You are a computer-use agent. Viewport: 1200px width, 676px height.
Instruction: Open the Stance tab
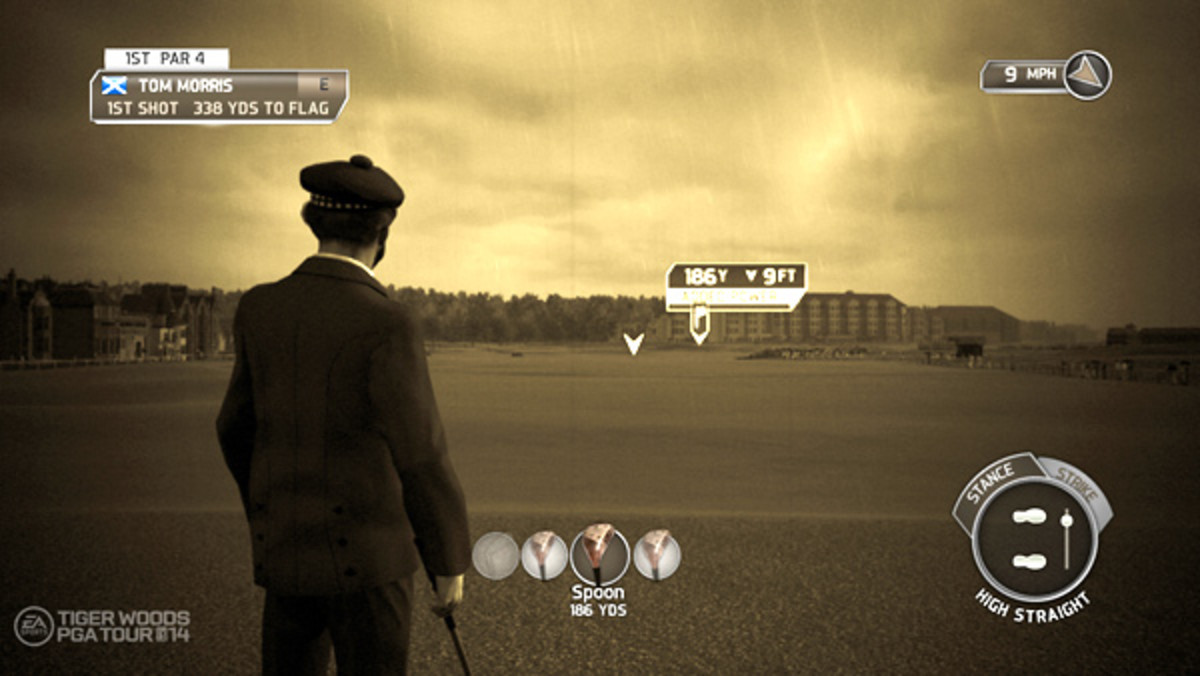[x=992, y=480]
